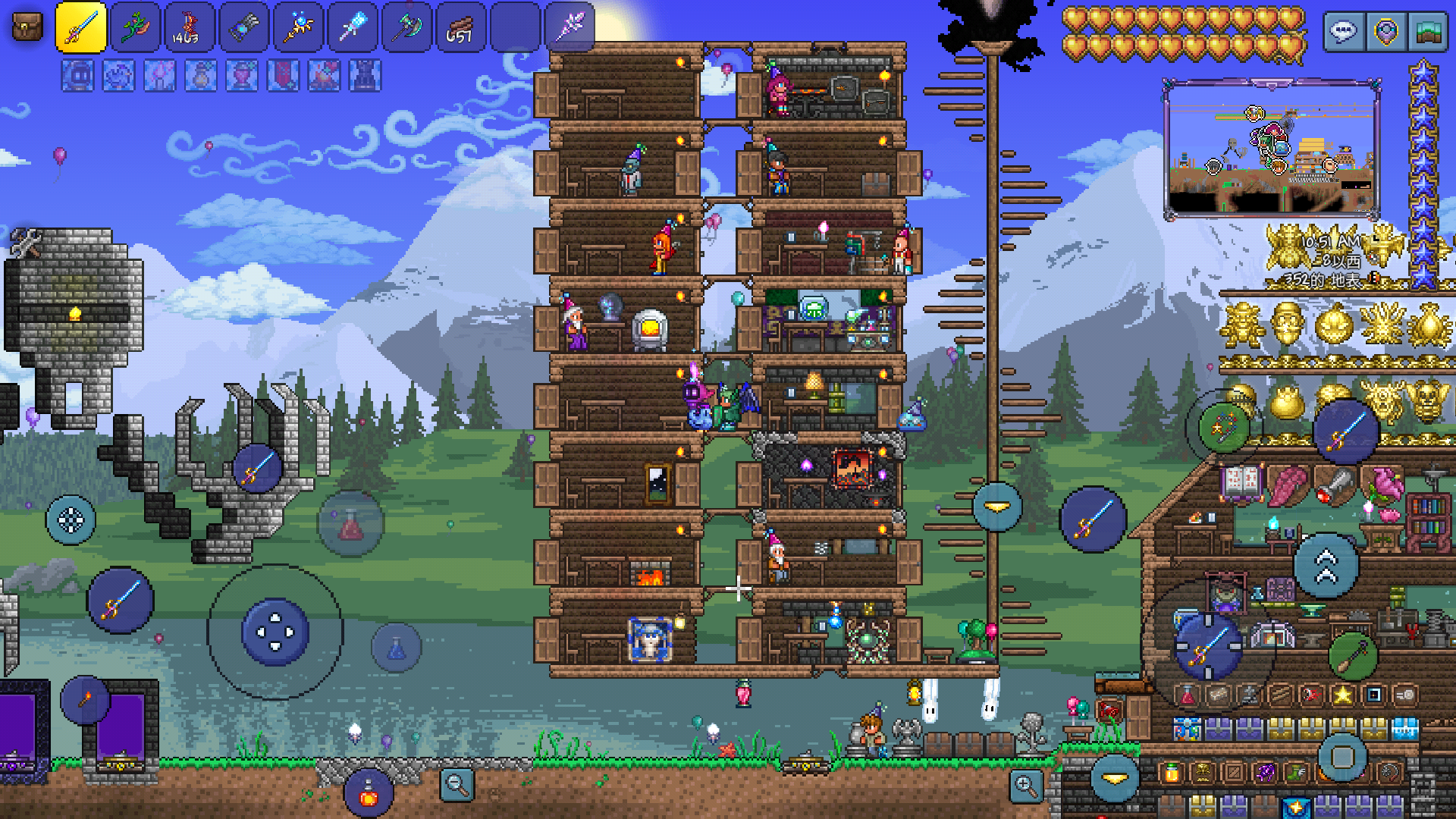Tap the double-arrow jump button
1456x819 pixels.
click(1326, 566)
